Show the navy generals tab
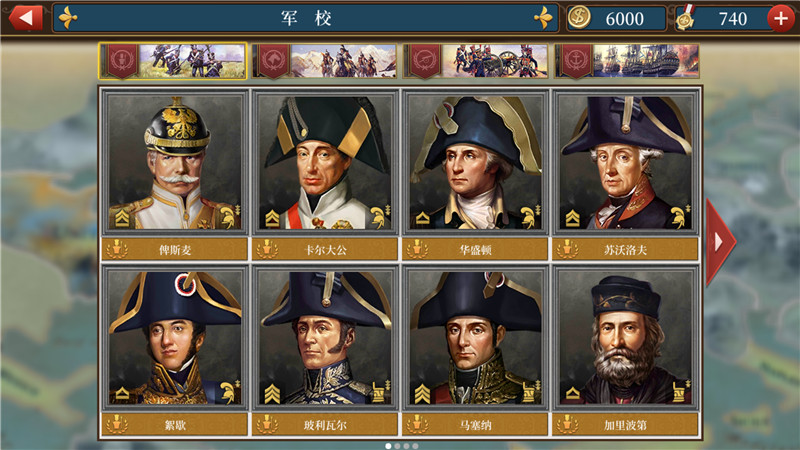Screen dimensions: 800x450 (x=627, y=61)
